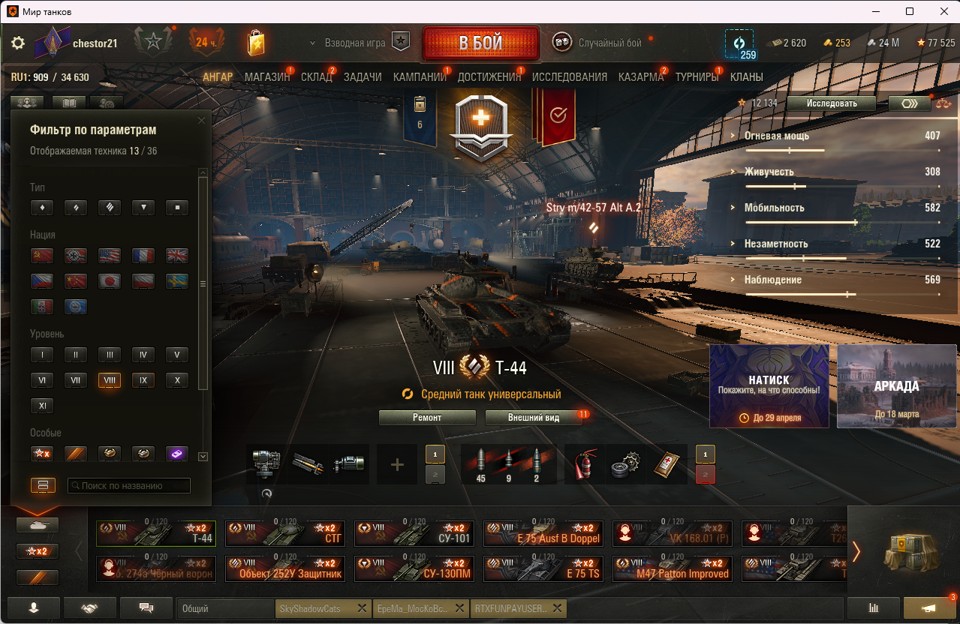Go to the ДОСТИЖЕНИЯ tab

(489, 77)
